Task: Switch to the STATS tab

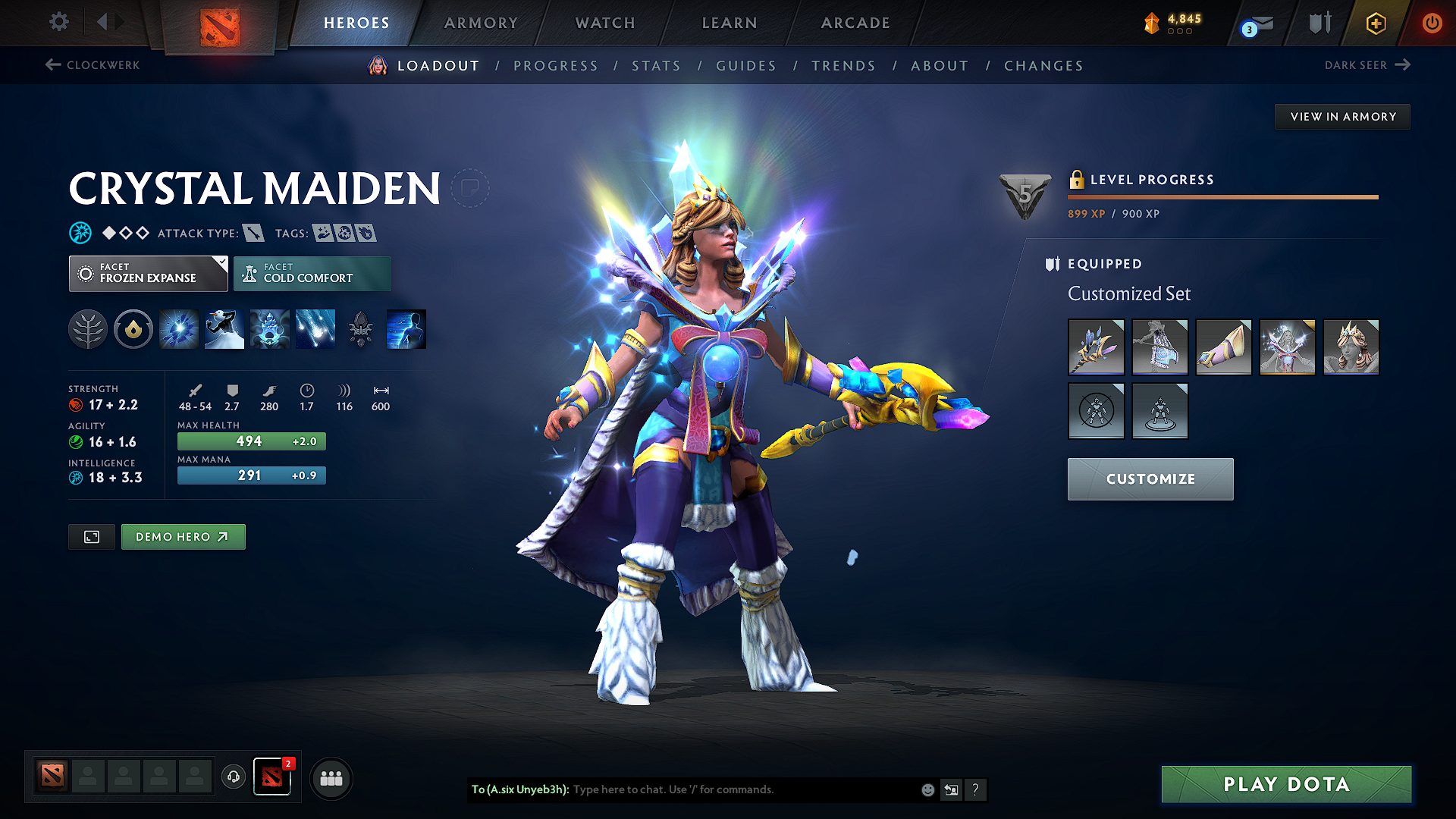Action: (x=657, y=66)
